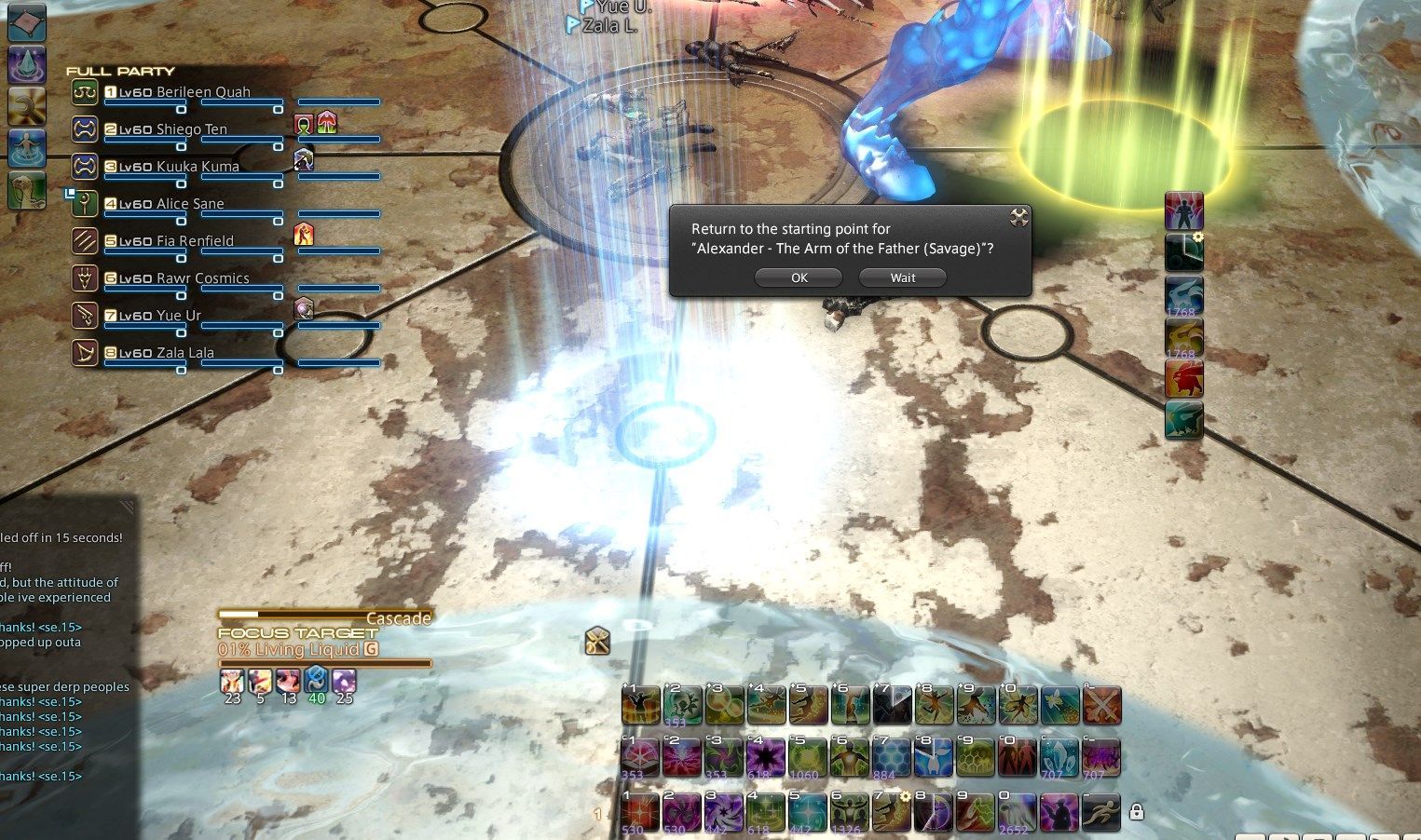Viewport: 1421px width, 840px height.
Task: Choose Wait in the return prompt
Action: pyautogui.click(x=902, y=278)
